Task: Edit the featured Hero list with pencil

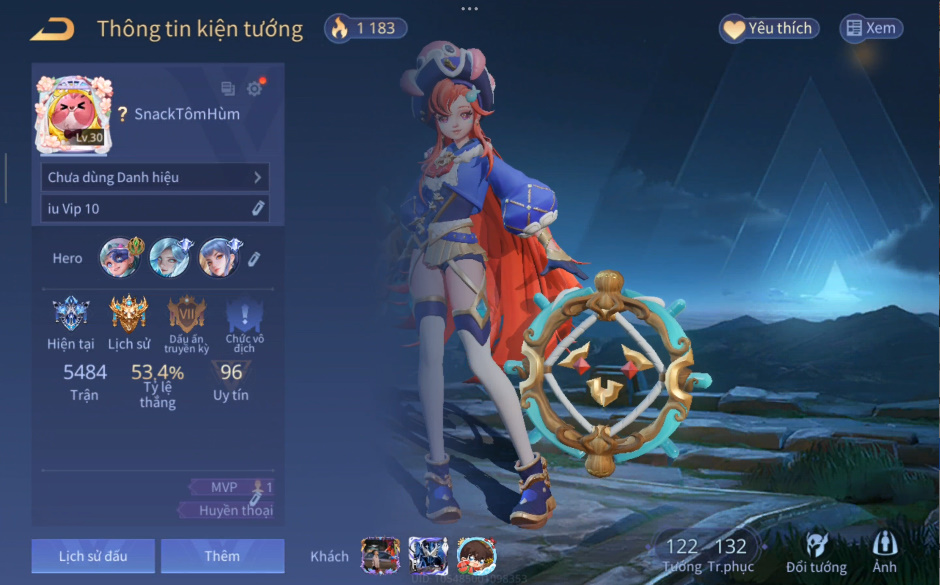Action: click(254, 259)
